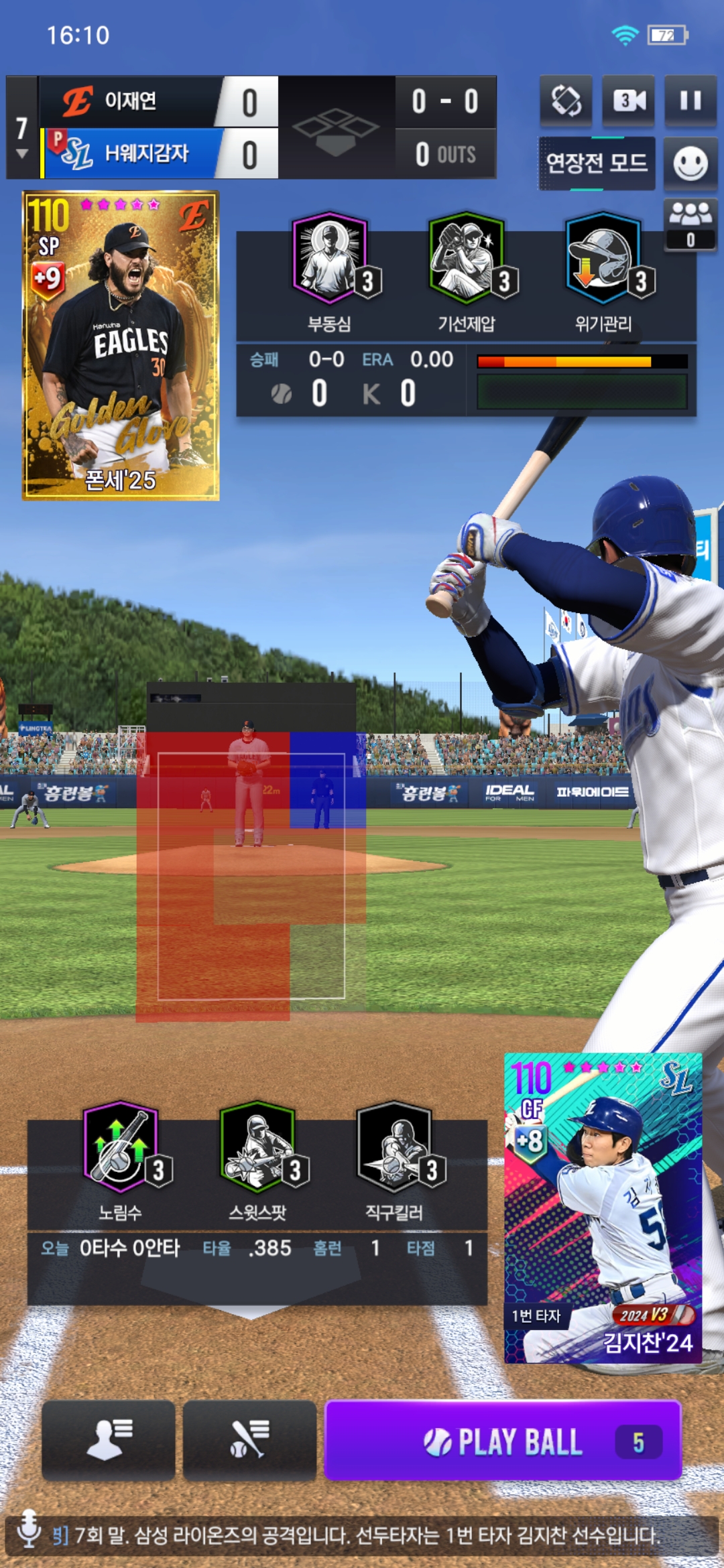
Task: View batter card Kim Ji-chan'24
Action: tap(603, 1207)
